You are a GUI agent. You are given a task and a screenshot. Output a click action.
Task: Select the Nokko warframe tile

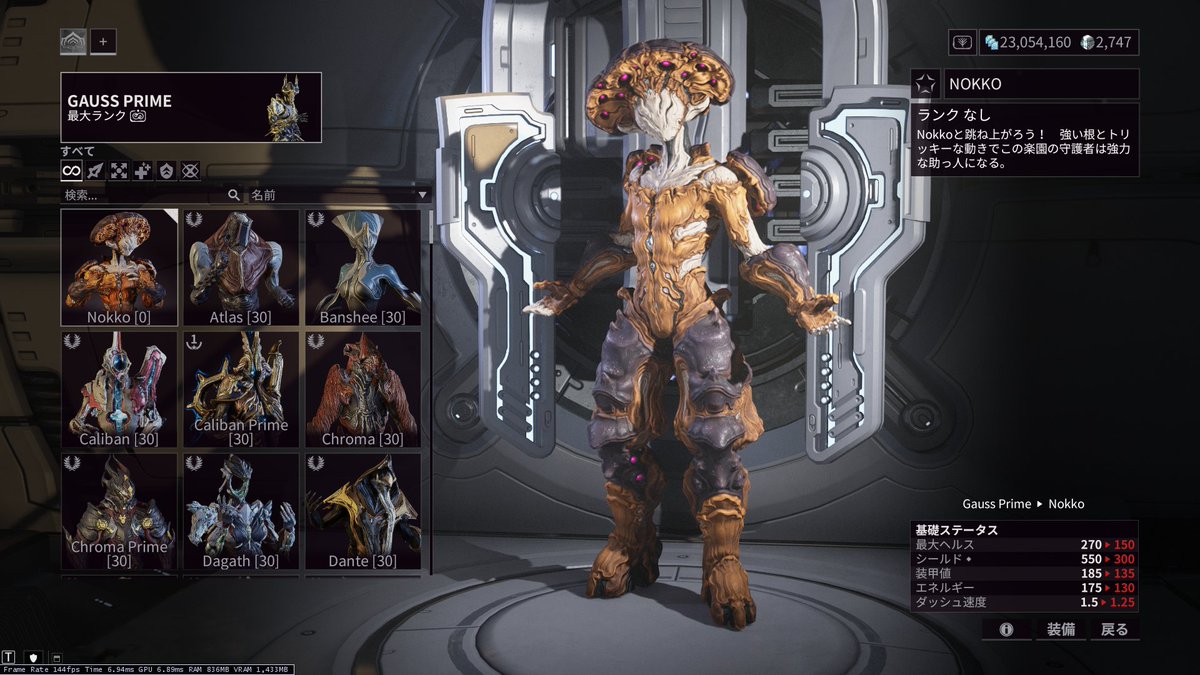120,268
